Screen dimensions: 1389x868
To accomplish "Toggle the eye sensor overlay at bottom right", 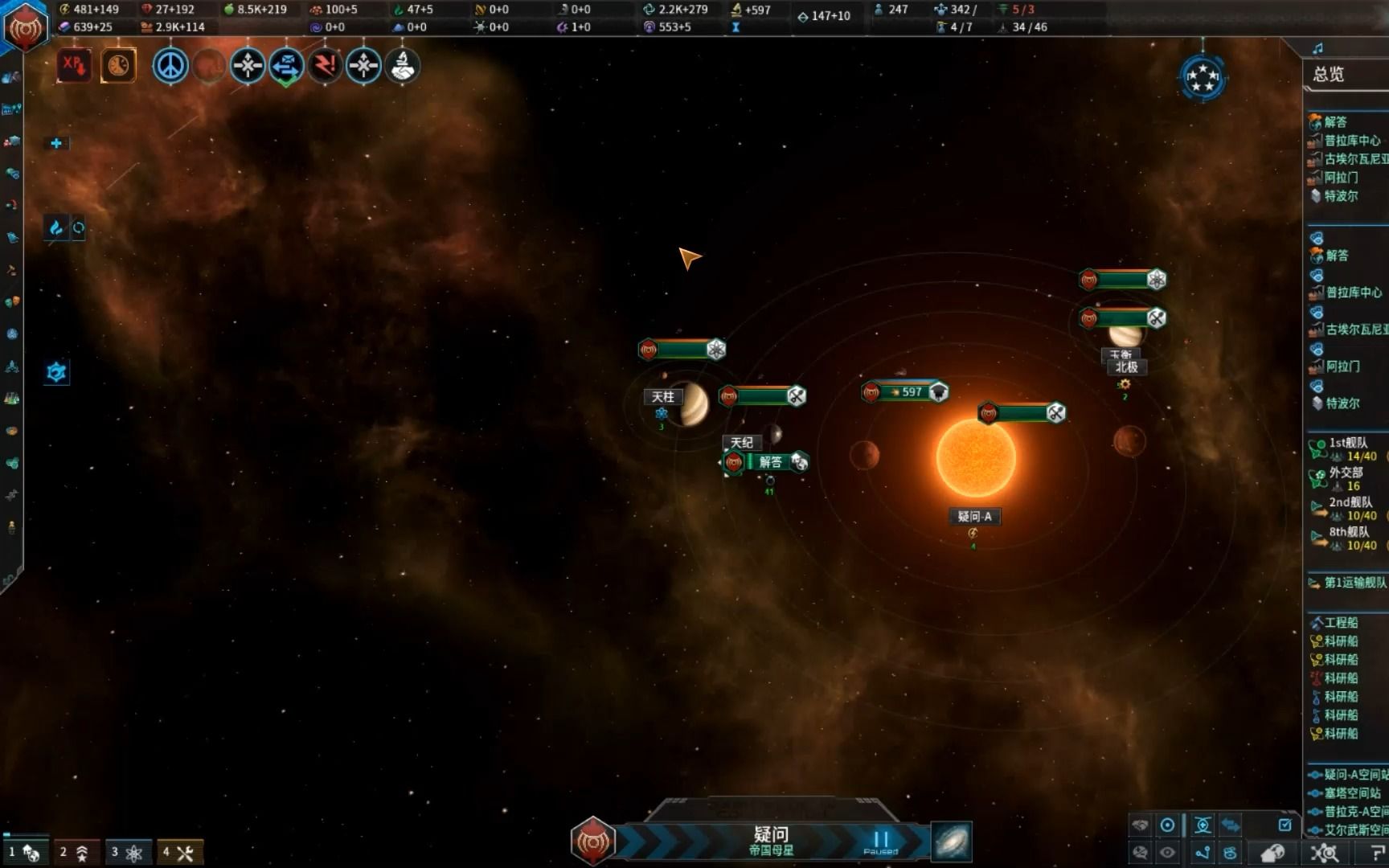I will [x=1167, y=850].
